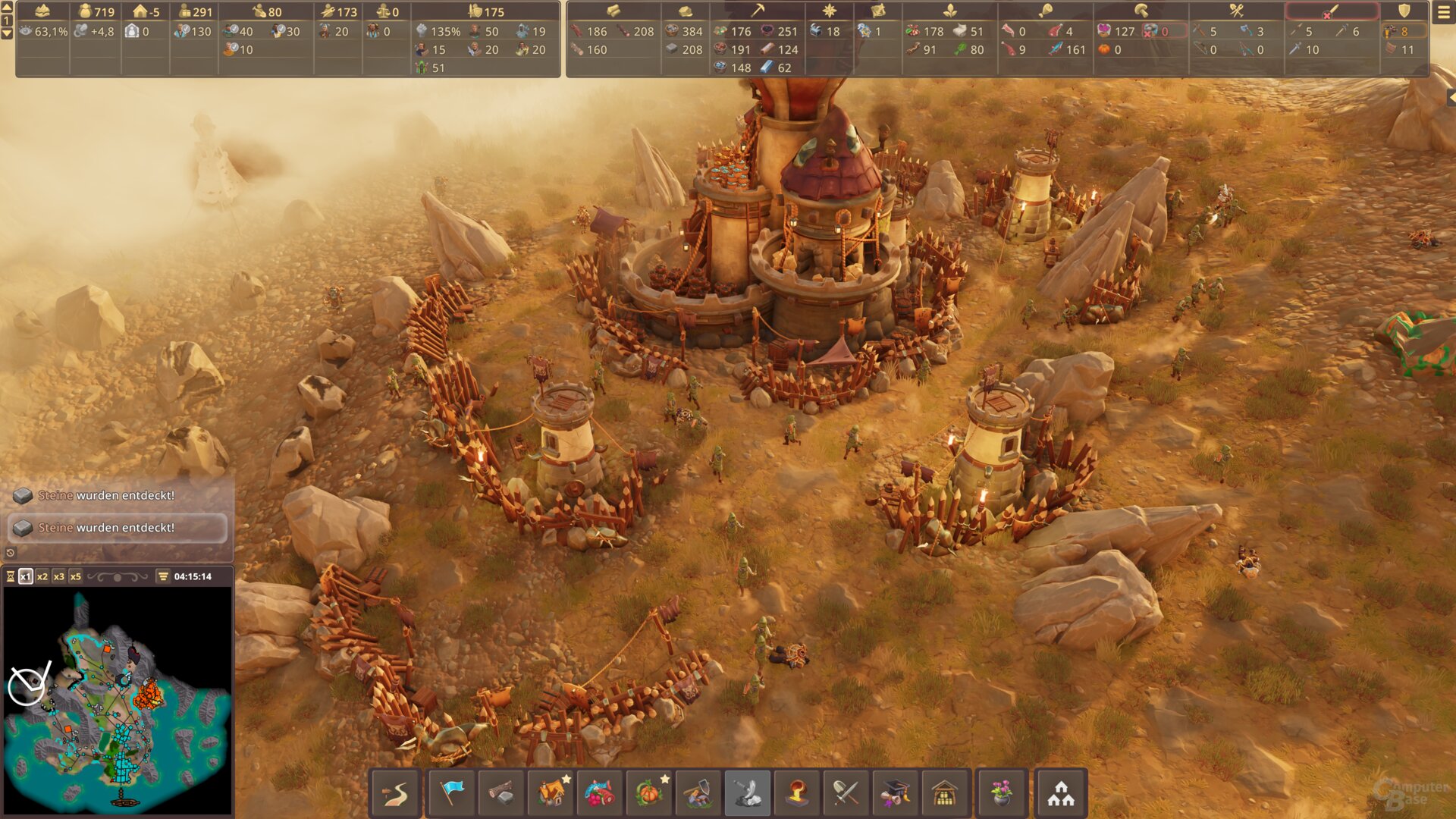Click the three houses overview button

pos(1061,793)
